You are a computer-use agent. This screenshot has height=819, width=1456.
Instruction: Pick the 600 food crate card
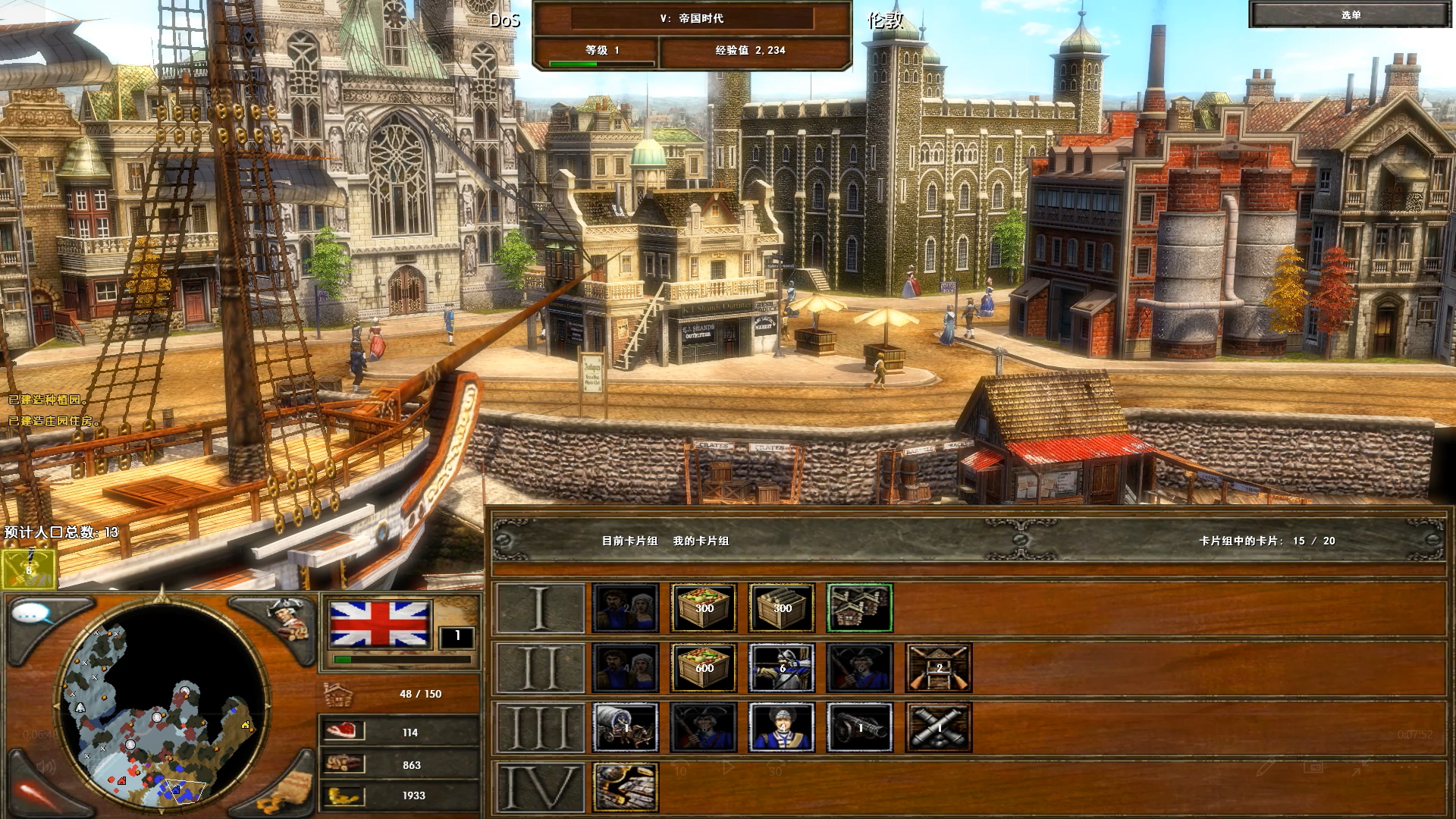(704, 668)
